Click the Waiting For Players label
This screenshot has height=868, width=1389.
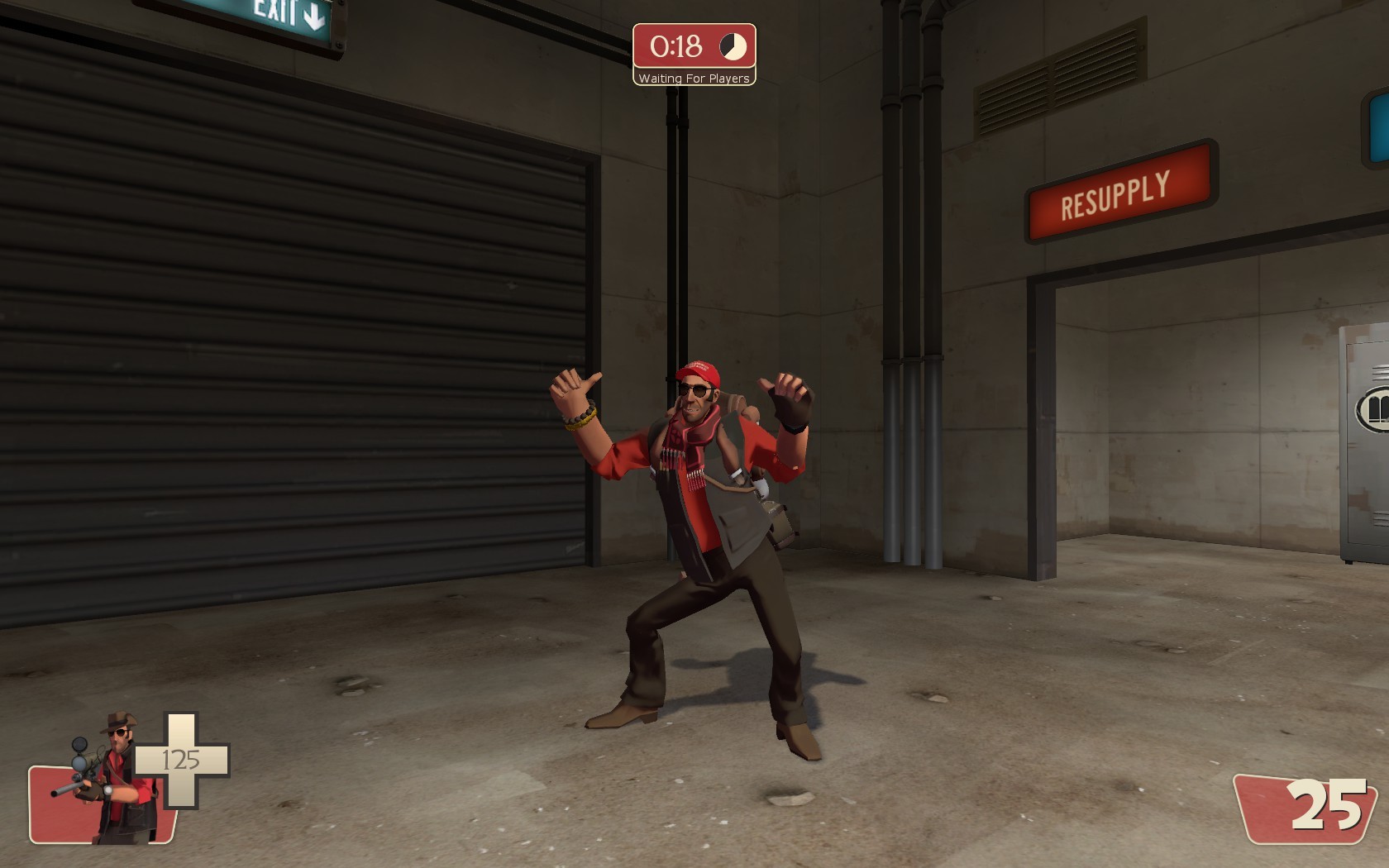[x=694, y=77]
